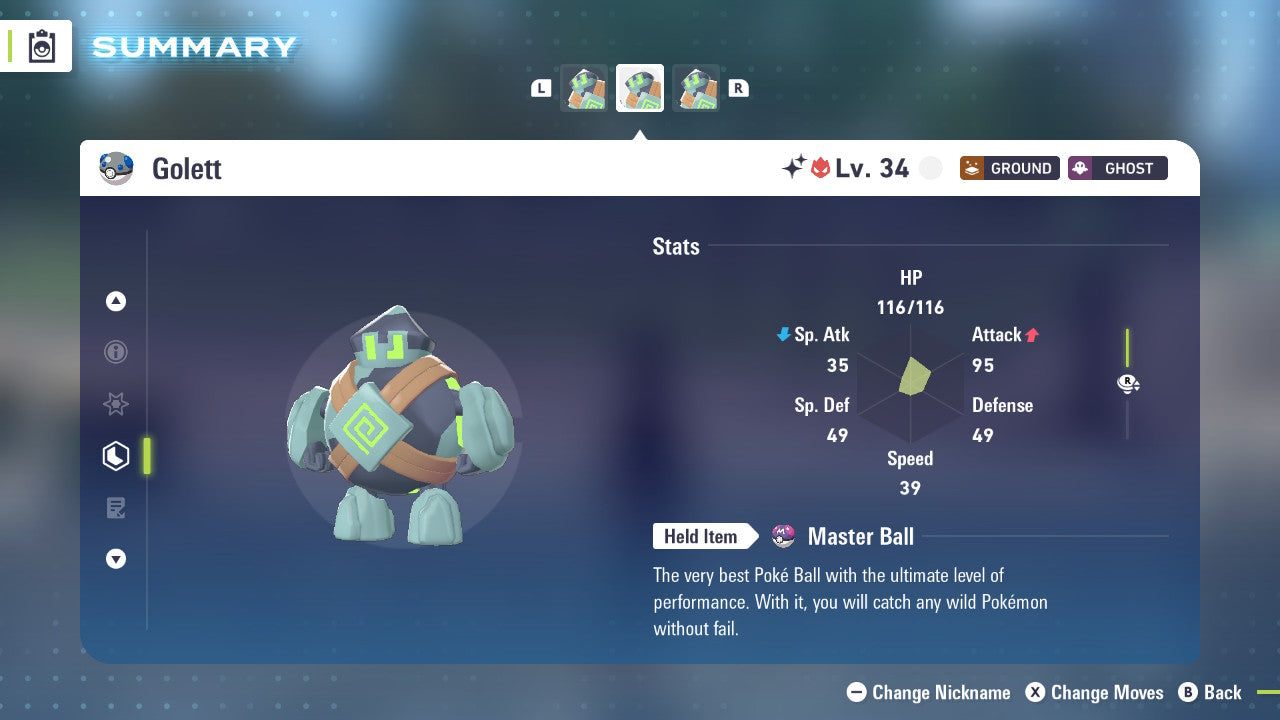Open the info page via the sidebar info icon

[116, 352]
